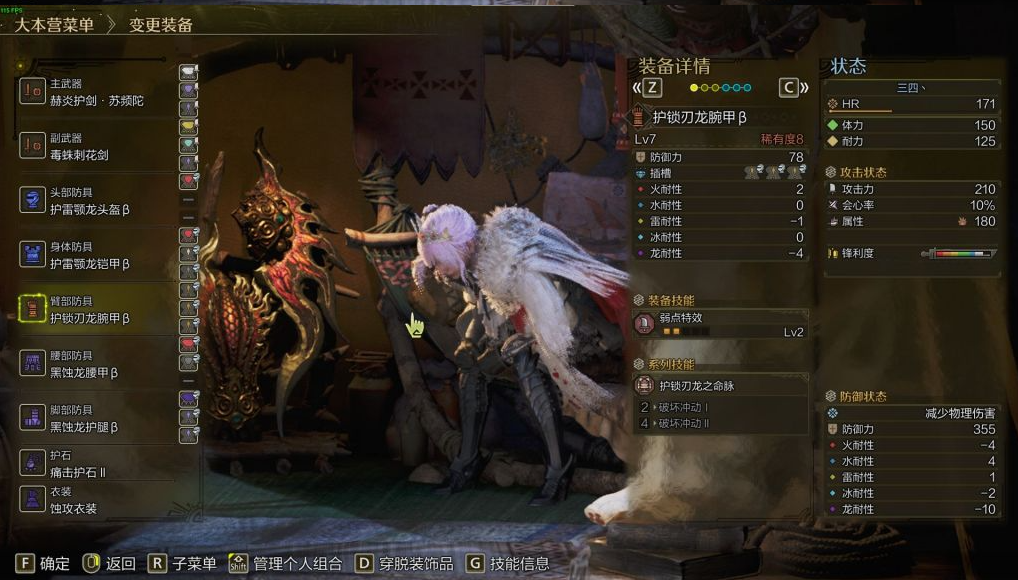Select the main weapon 赫炎护剑·苏频陀

[95, 93]
